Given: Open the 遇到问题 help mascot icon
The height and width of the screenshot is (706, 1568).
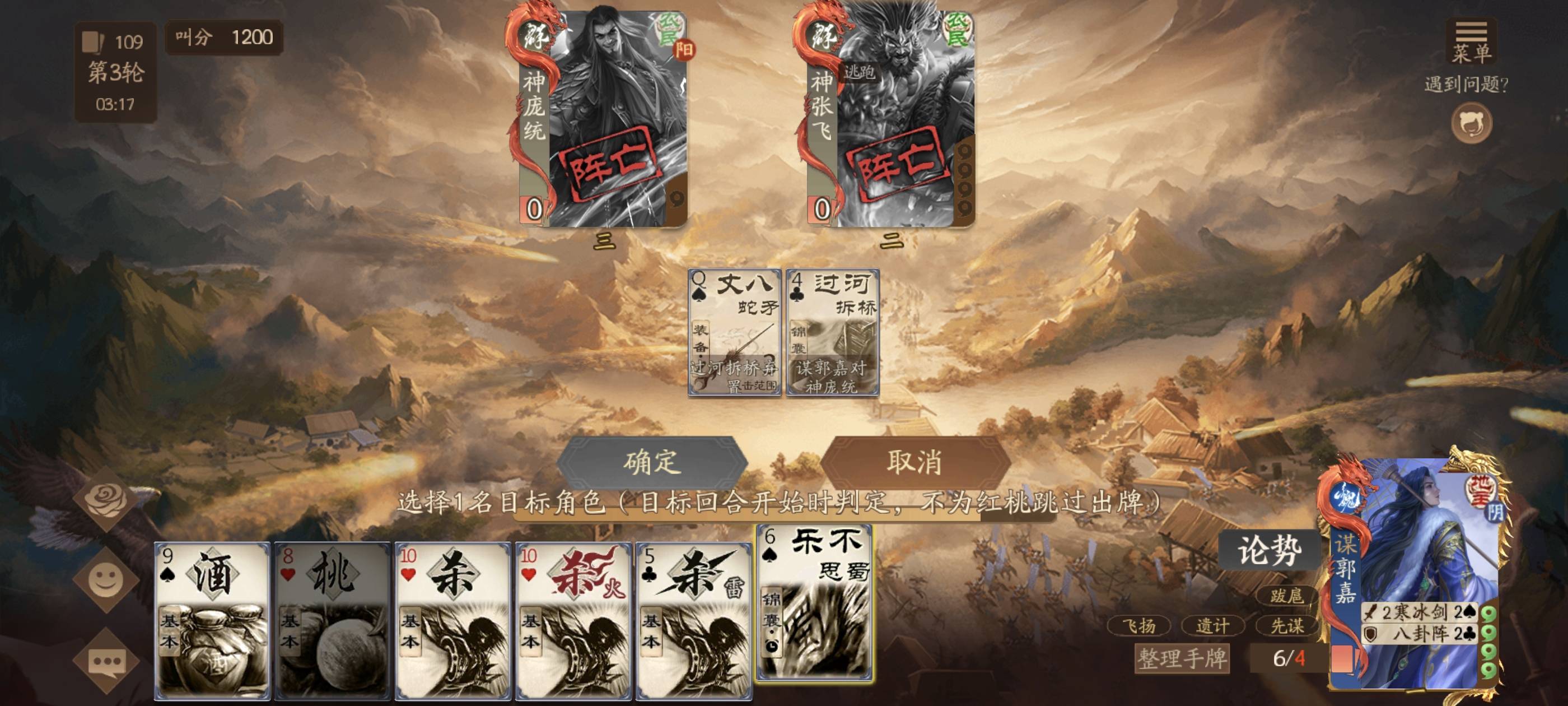Looking at the screenshot, I should coord(1471,123).
